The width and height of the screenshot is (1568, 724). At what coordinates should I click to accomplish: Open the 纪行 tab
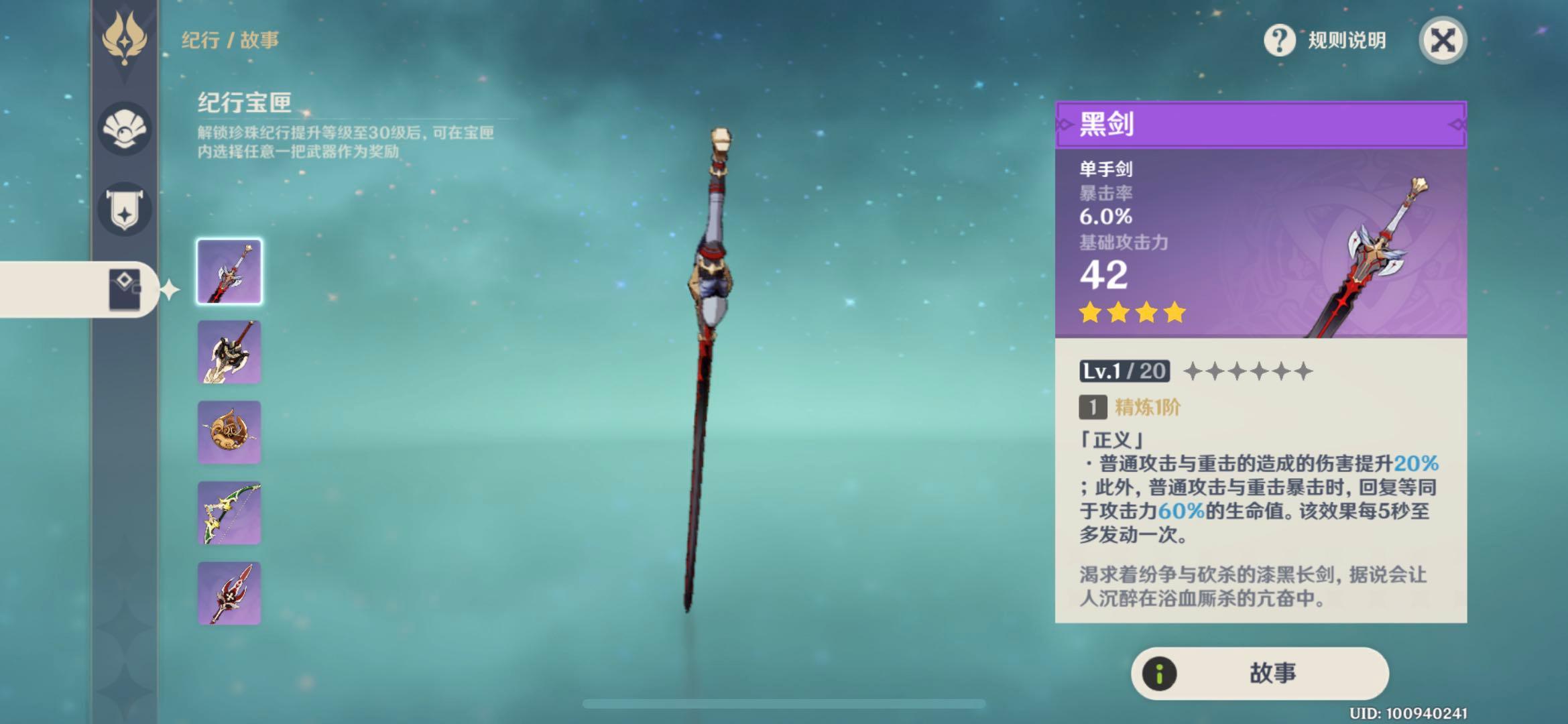click(201, 38)
